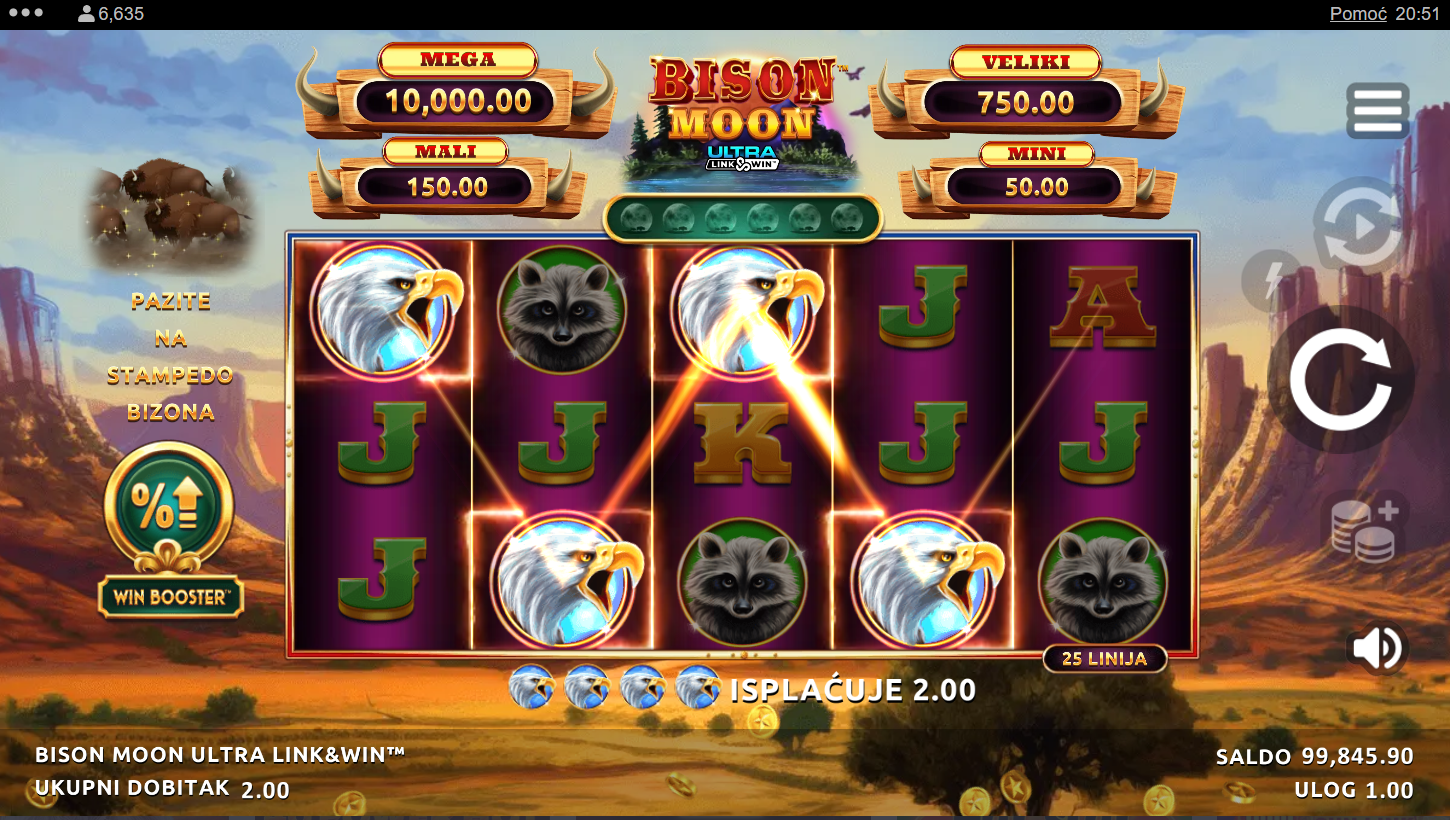Show the 25 Linija paylines info

coord(1104,658)
